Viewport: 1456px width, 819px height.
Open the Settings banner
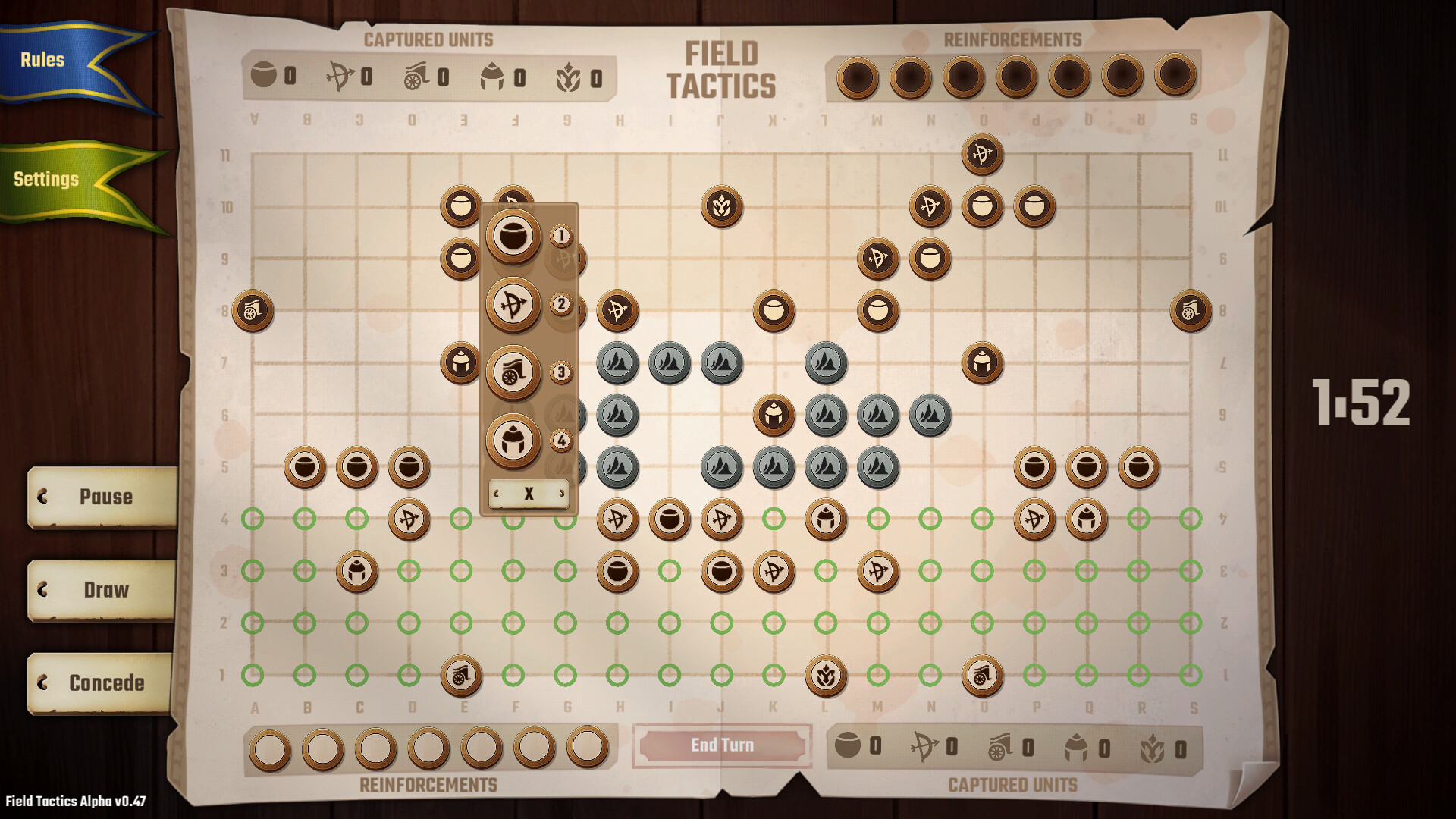click(x=45, y=180)
